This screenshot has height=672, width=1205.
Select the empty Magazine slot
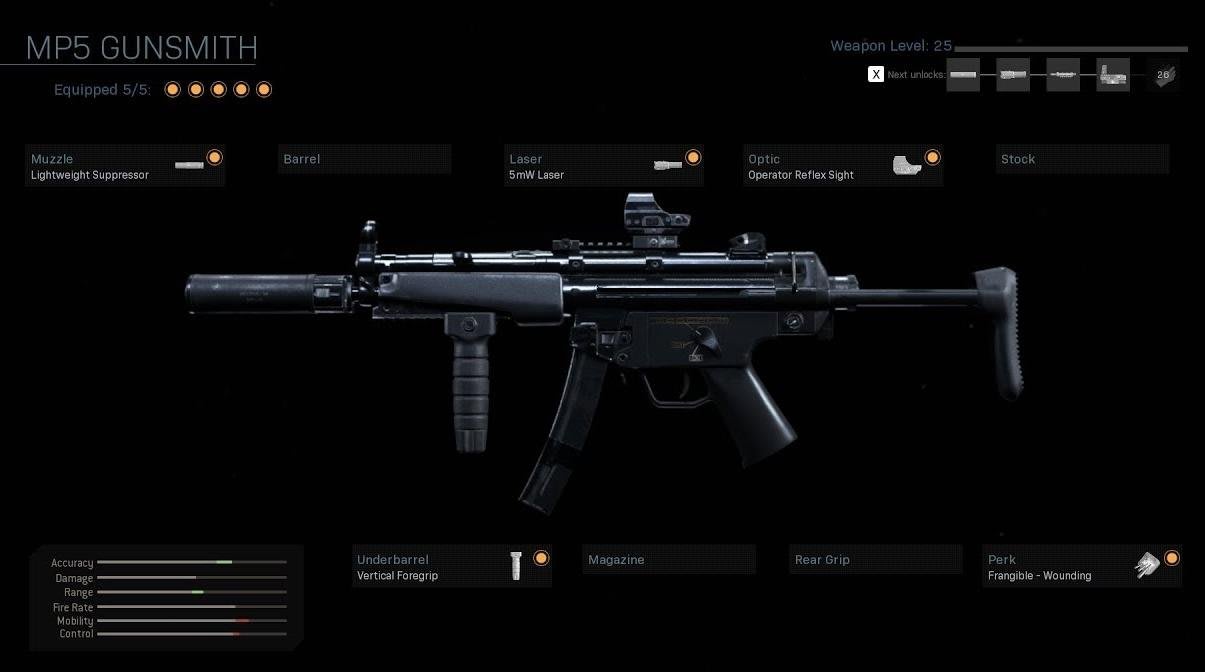(668, 560)
